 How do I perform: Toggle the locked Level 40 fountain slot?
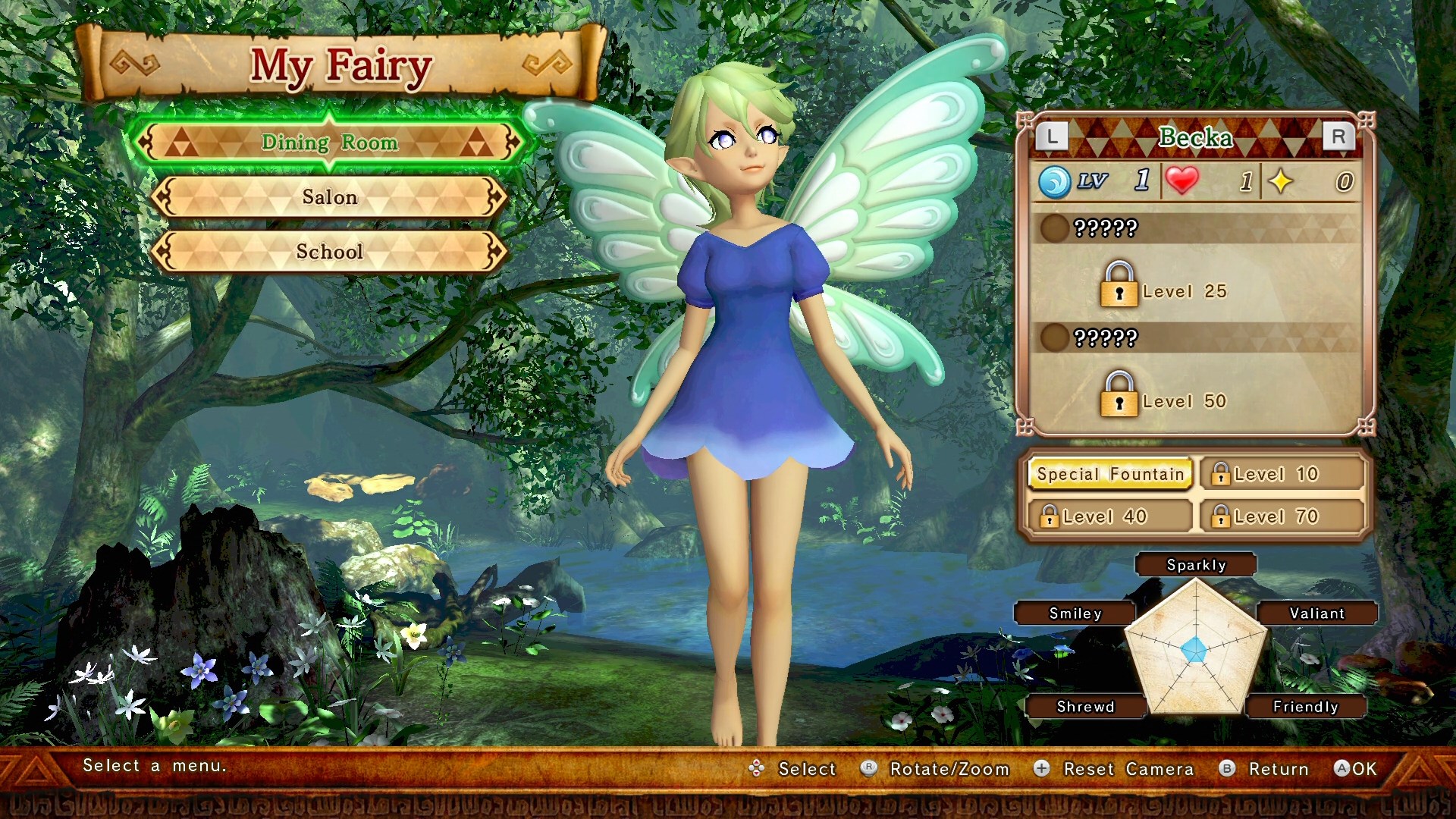pos(1109,516)
